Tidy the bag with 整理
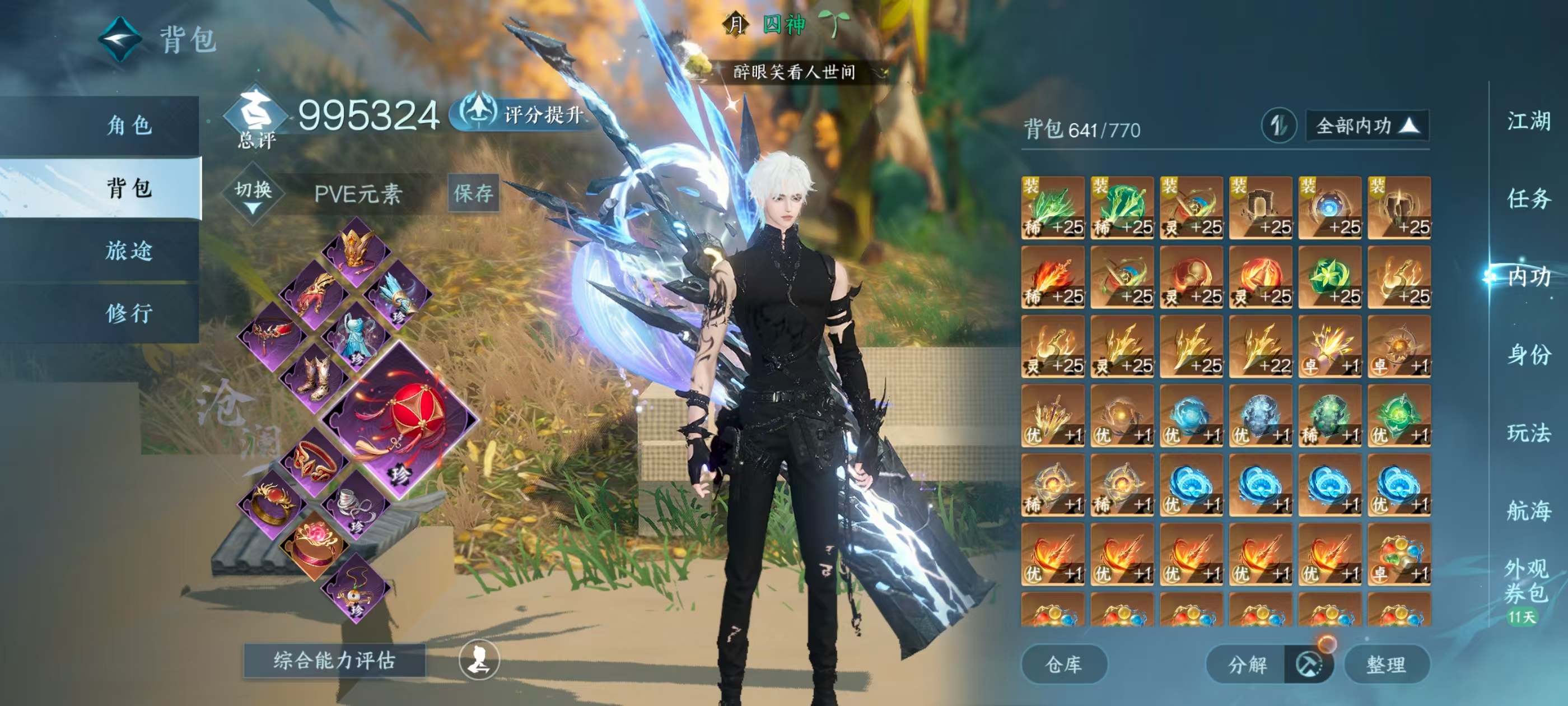Image resolution: width=1568 pixels, height=706 pixels. 1386,664
